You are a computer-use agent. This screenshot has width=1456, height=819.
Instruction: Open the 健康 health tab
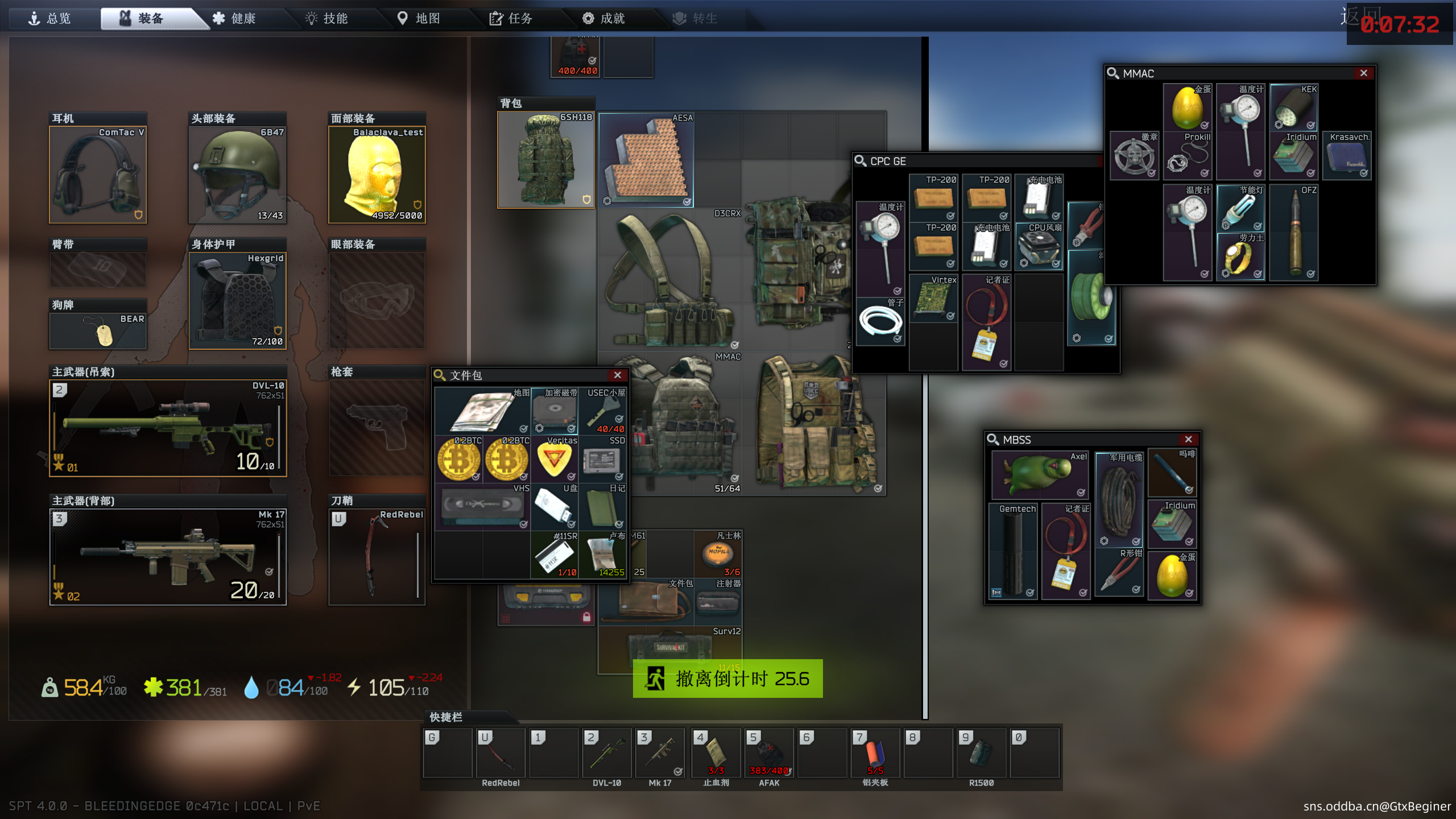(x=234, y=19)
